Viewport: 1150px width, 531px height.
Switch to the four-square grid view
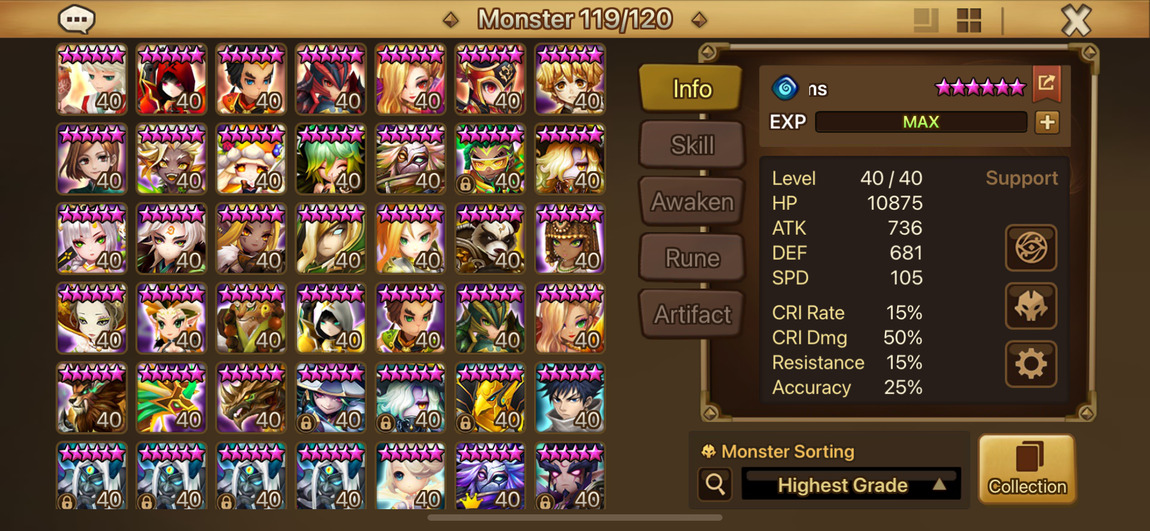(x=969, y=20)
